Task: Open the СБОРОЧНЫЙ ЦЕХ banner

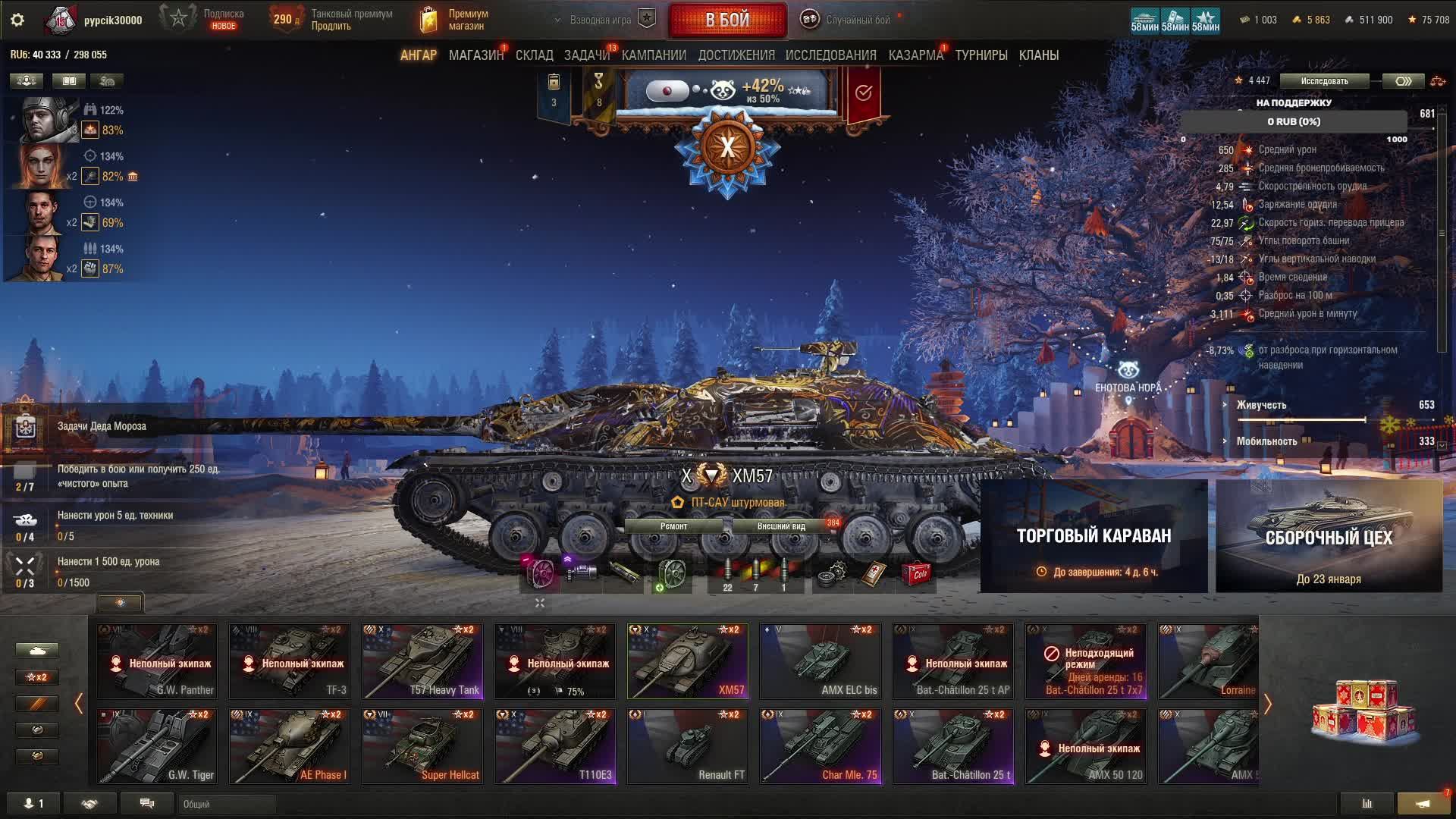Action: (1329, 536)
